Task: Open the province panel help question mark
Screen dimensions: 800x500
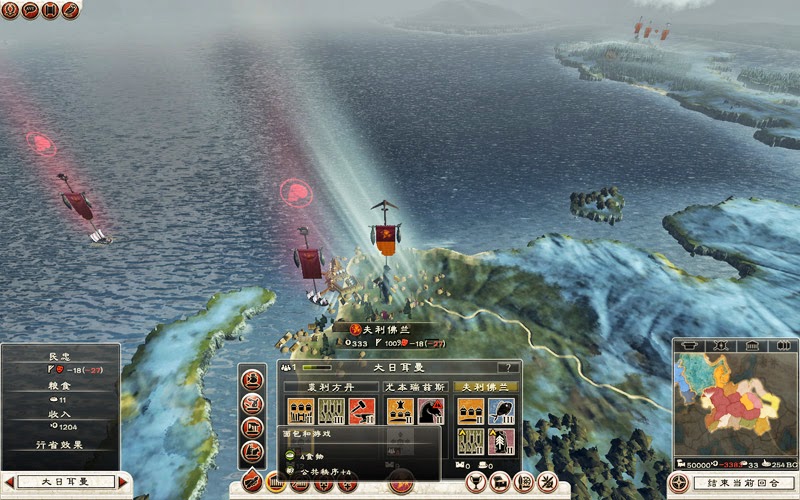Action: (511, 368)
